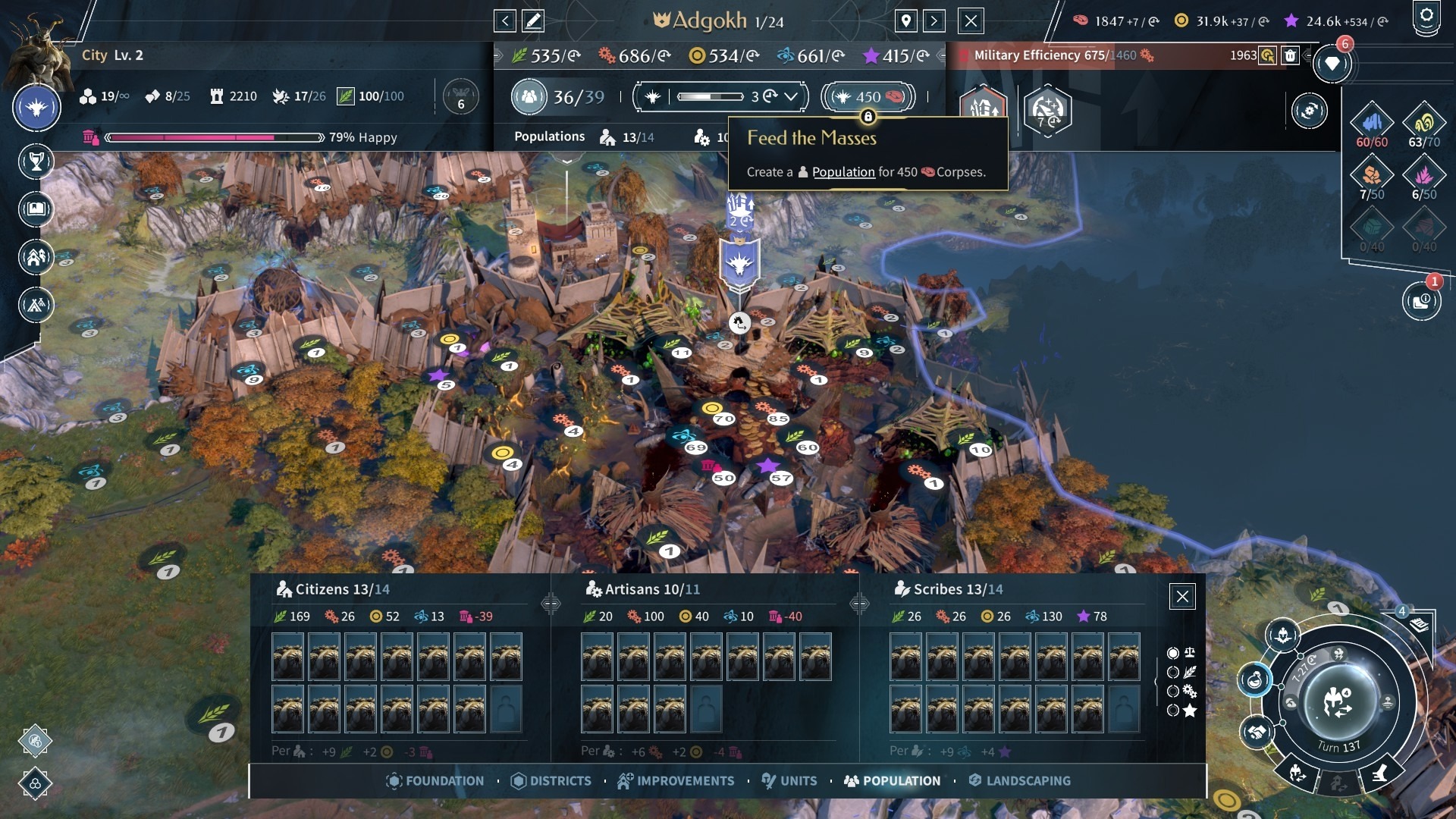Close the population panel
The height and width of the screenshot is (819, 1456).
(x=1181, y=597)
